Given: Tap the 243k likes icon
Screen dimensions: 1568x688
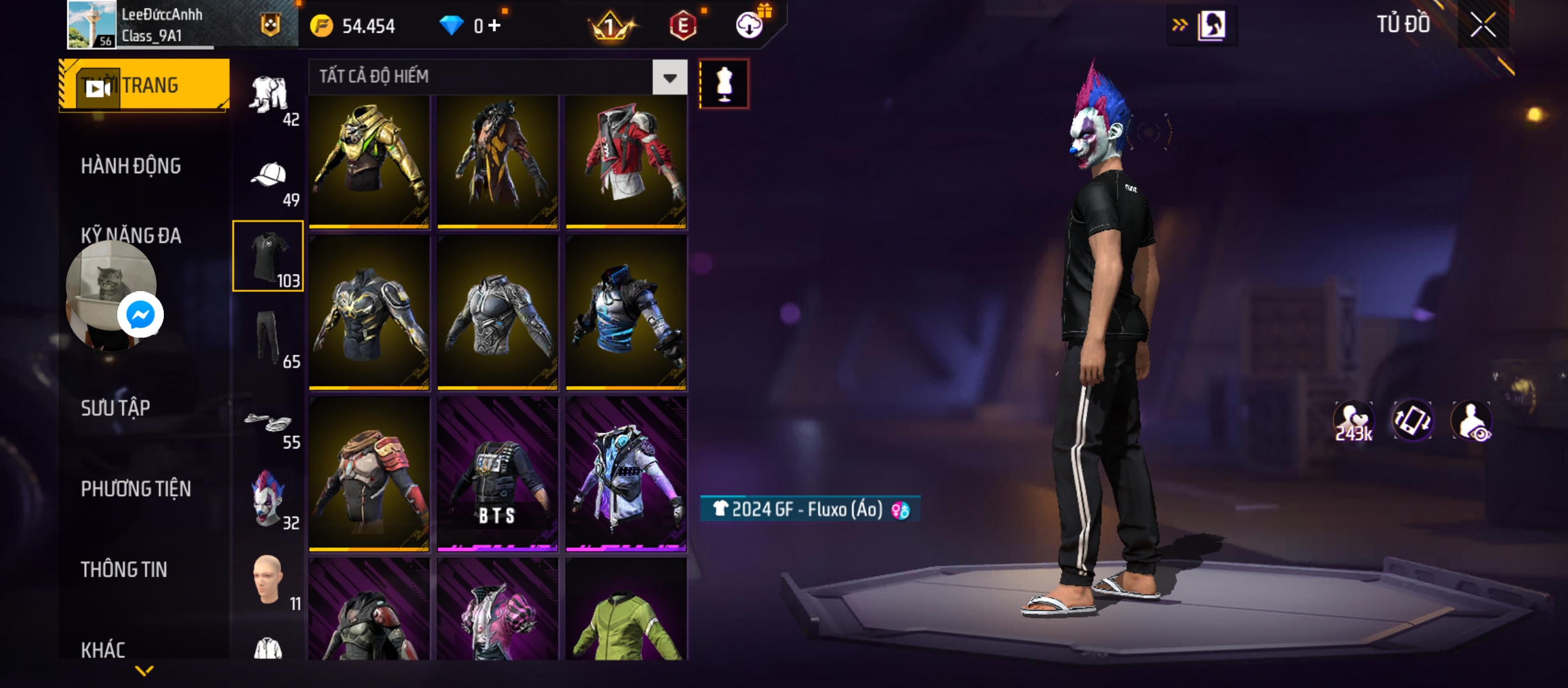Looking at the screenshot, I should point(1353,421).
